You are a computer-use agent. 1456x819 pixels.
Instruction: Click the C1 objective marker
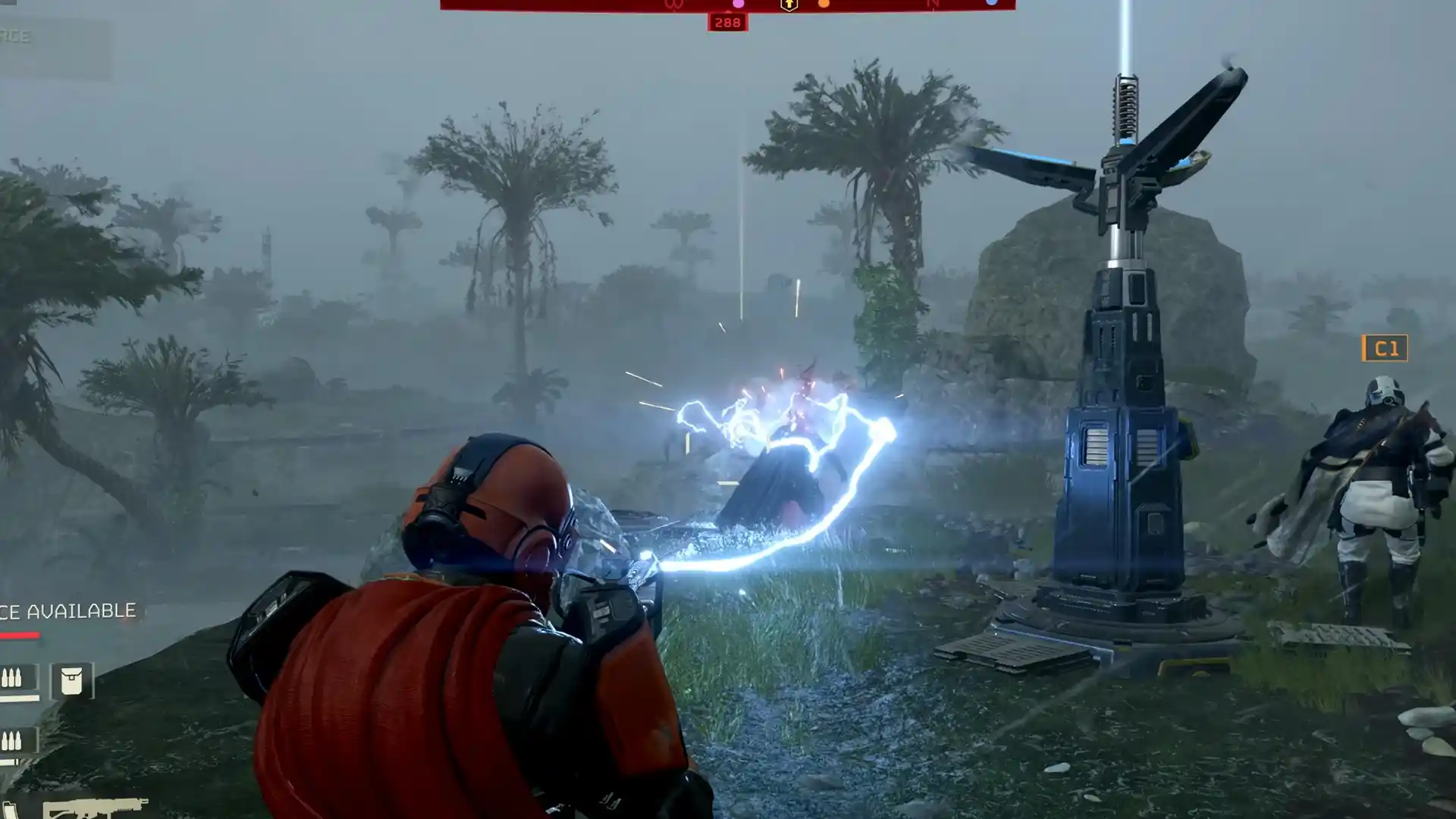point(1385,349)
